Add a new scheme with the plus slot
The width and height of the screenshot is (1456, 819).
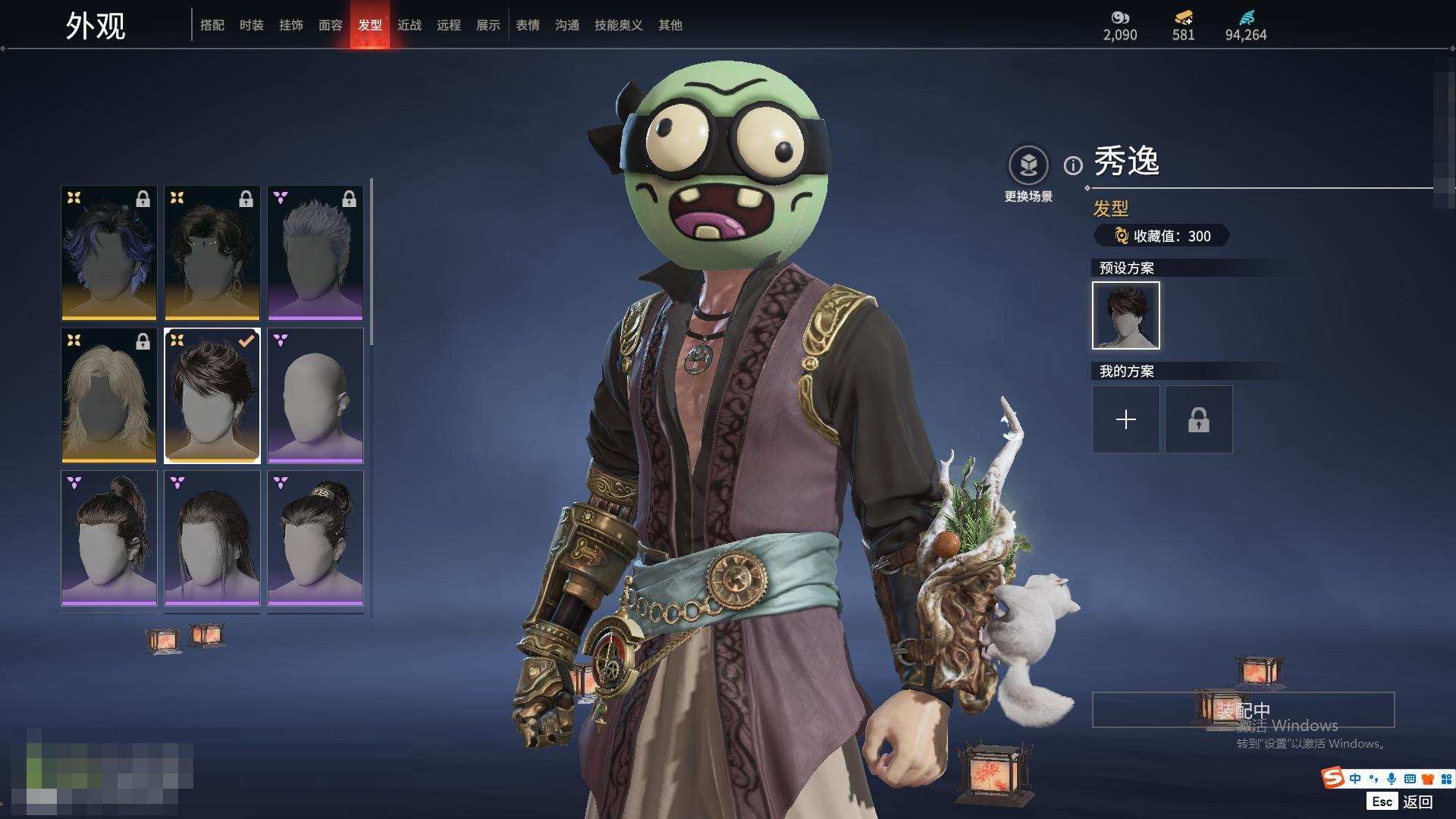(x=1126, y=419)
